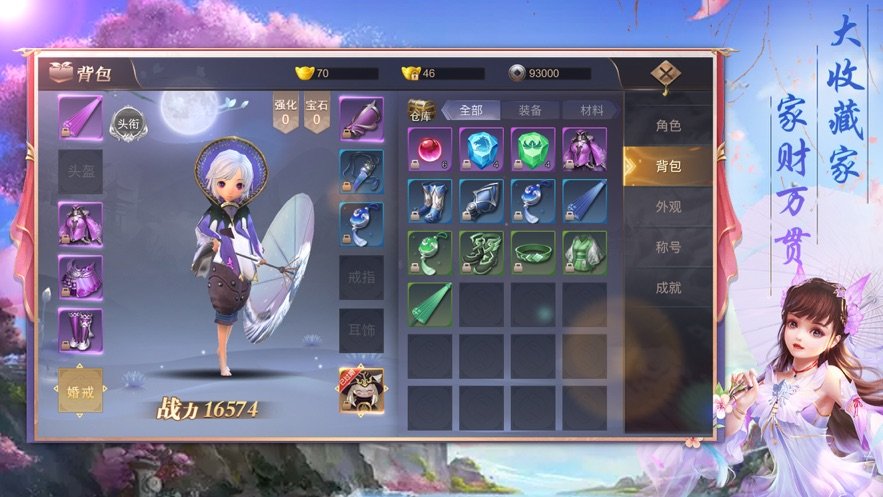Filter inventory by 材料 materials
This screenshot has height=497, width=883.
click(x=584, y=110)
